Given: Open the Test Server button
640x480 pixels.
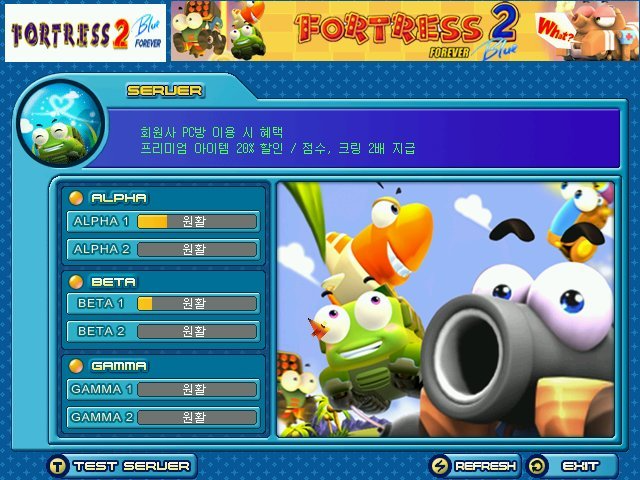Looking at the screenshot, I should point(120,466).
